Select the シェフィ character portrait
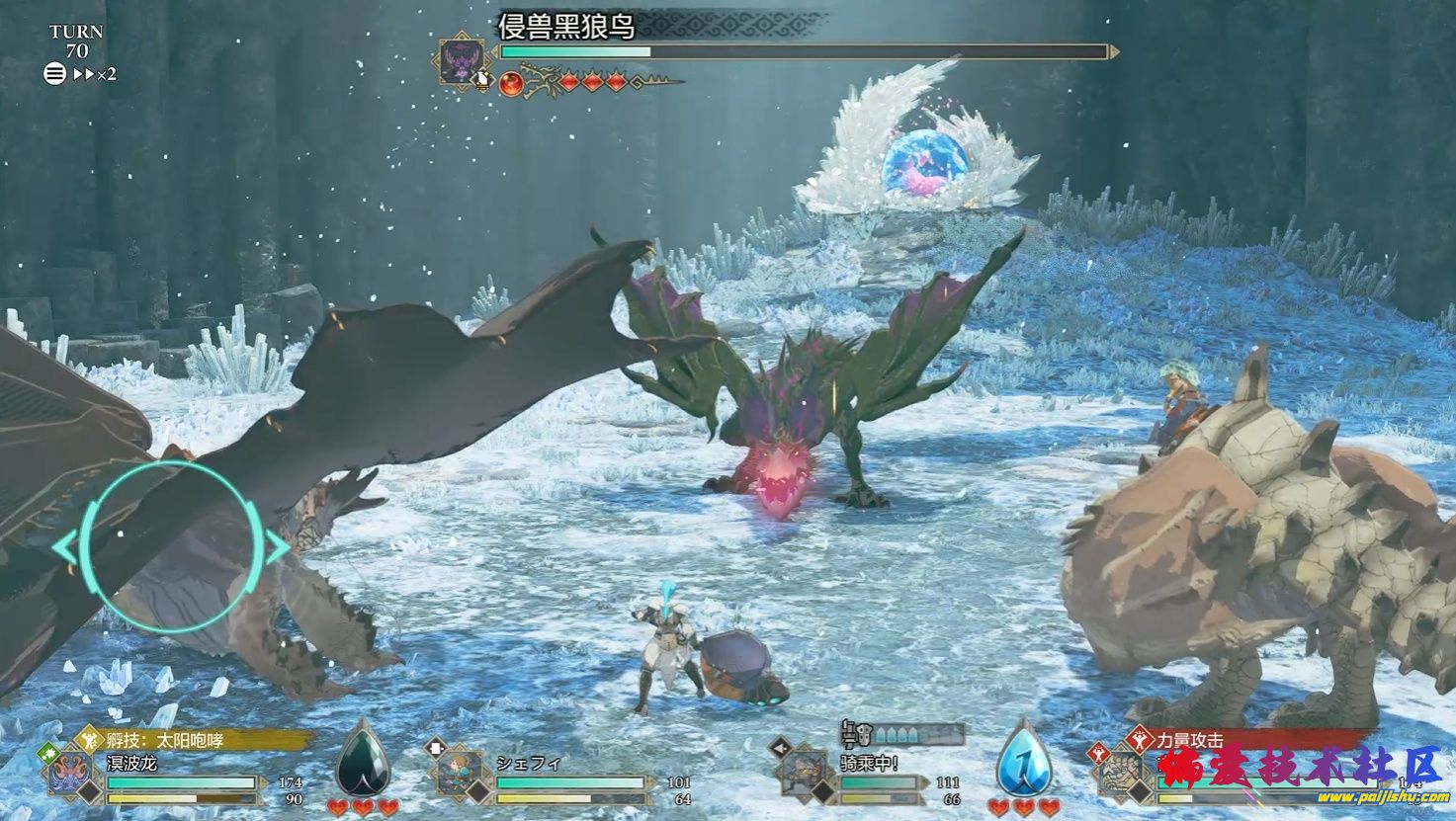 click(460, 774)
